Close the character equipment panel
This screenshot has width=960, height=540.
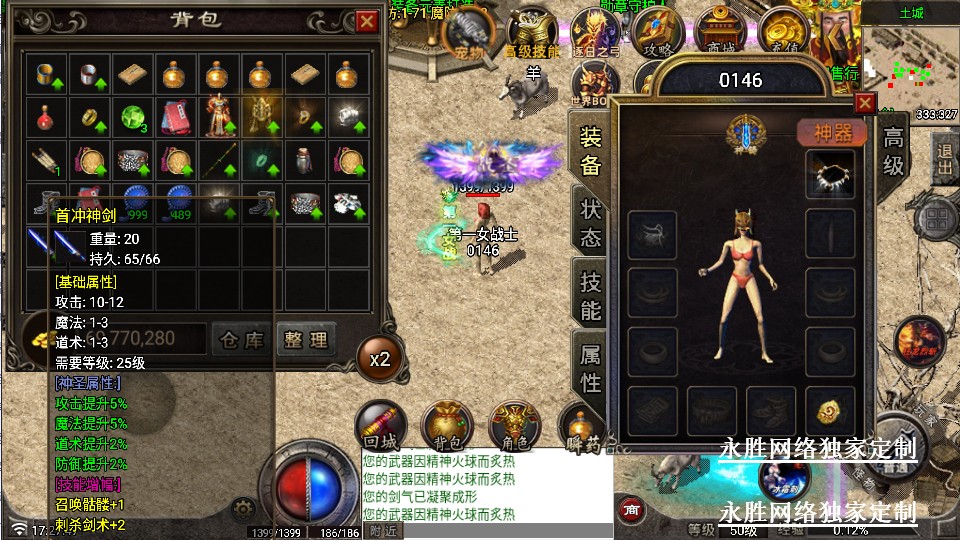point(865,102)
